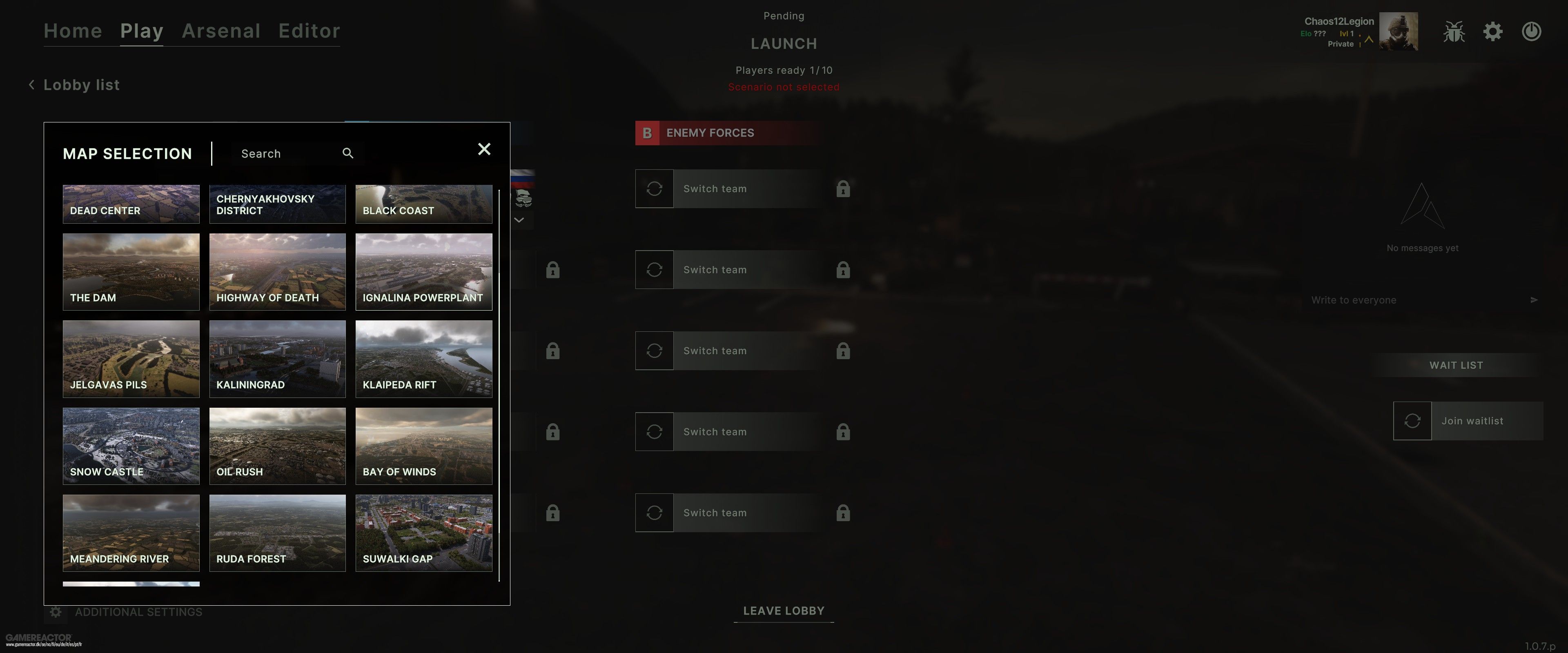
Task: Select the Kaliningrad map
Action: (277, 358)
